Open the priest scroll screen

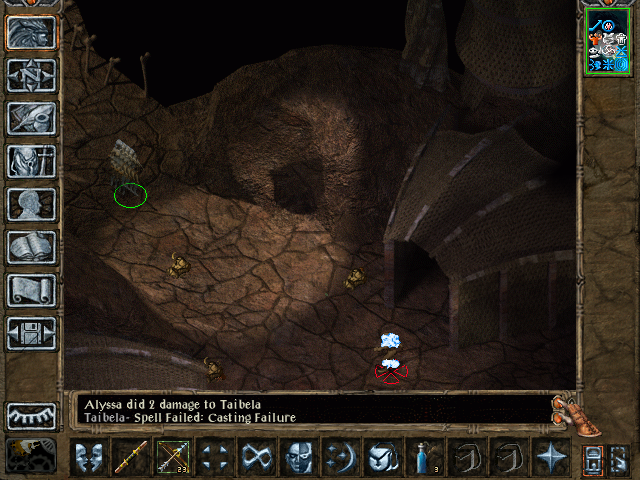[x=32, y=291]
